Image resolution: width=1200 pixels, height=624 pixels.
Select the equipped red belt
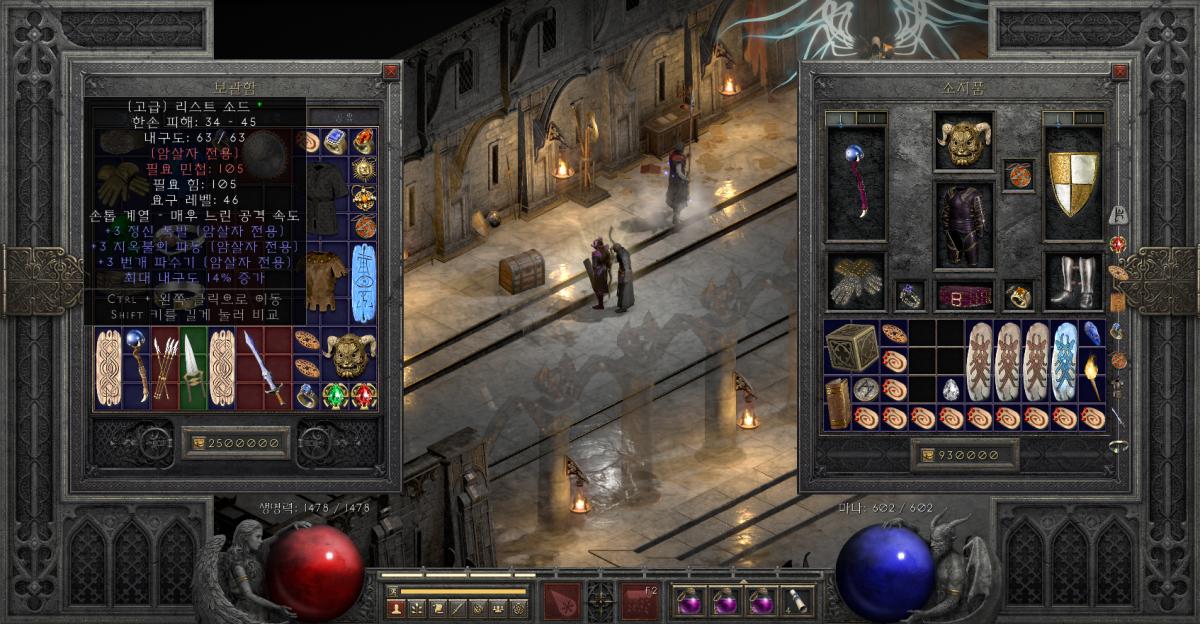[x=964, y=296]
